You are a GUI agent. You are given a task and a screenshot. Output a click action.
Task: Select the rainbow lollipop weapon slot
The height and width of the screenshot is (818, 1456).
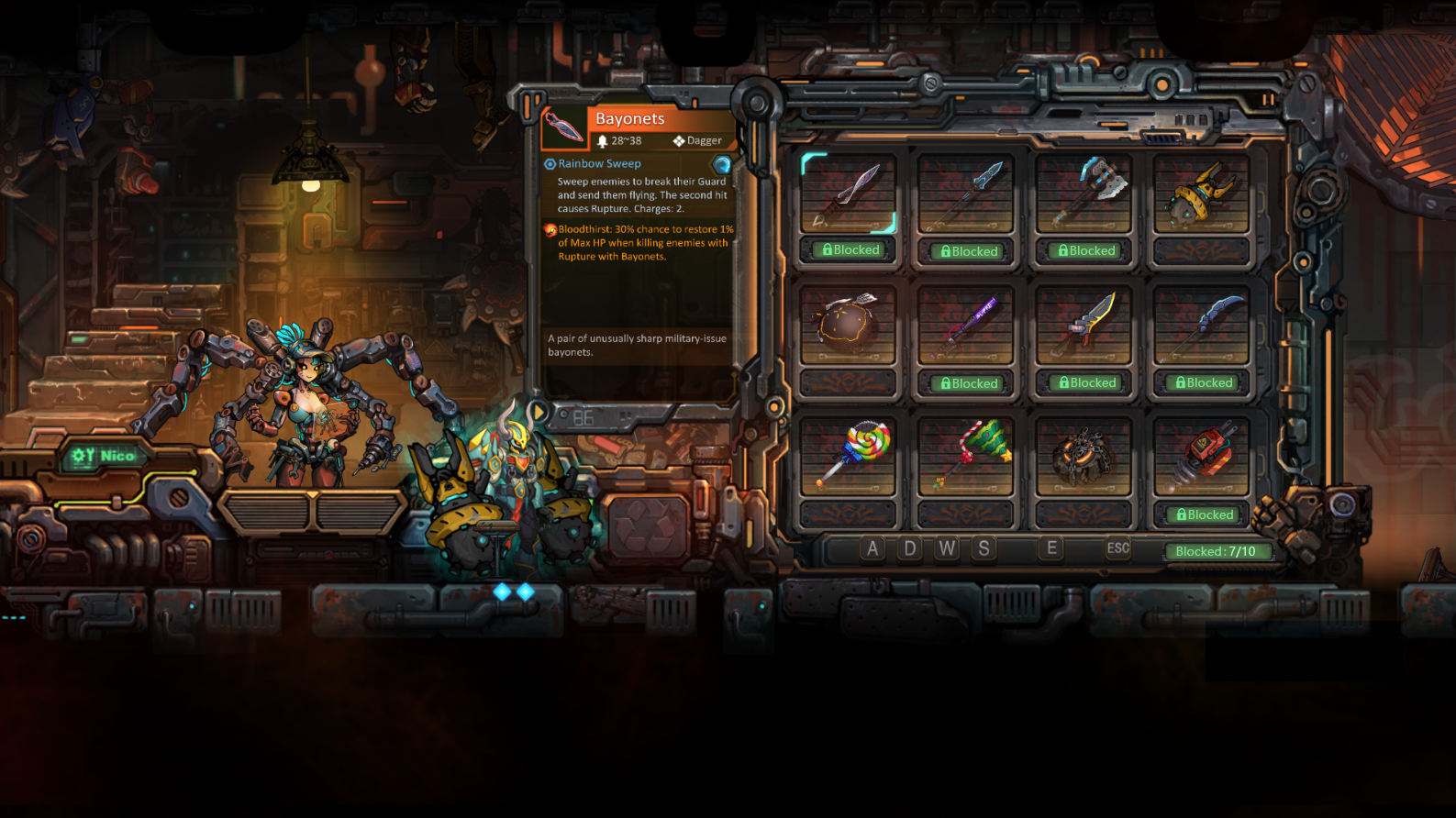(848, 456)
